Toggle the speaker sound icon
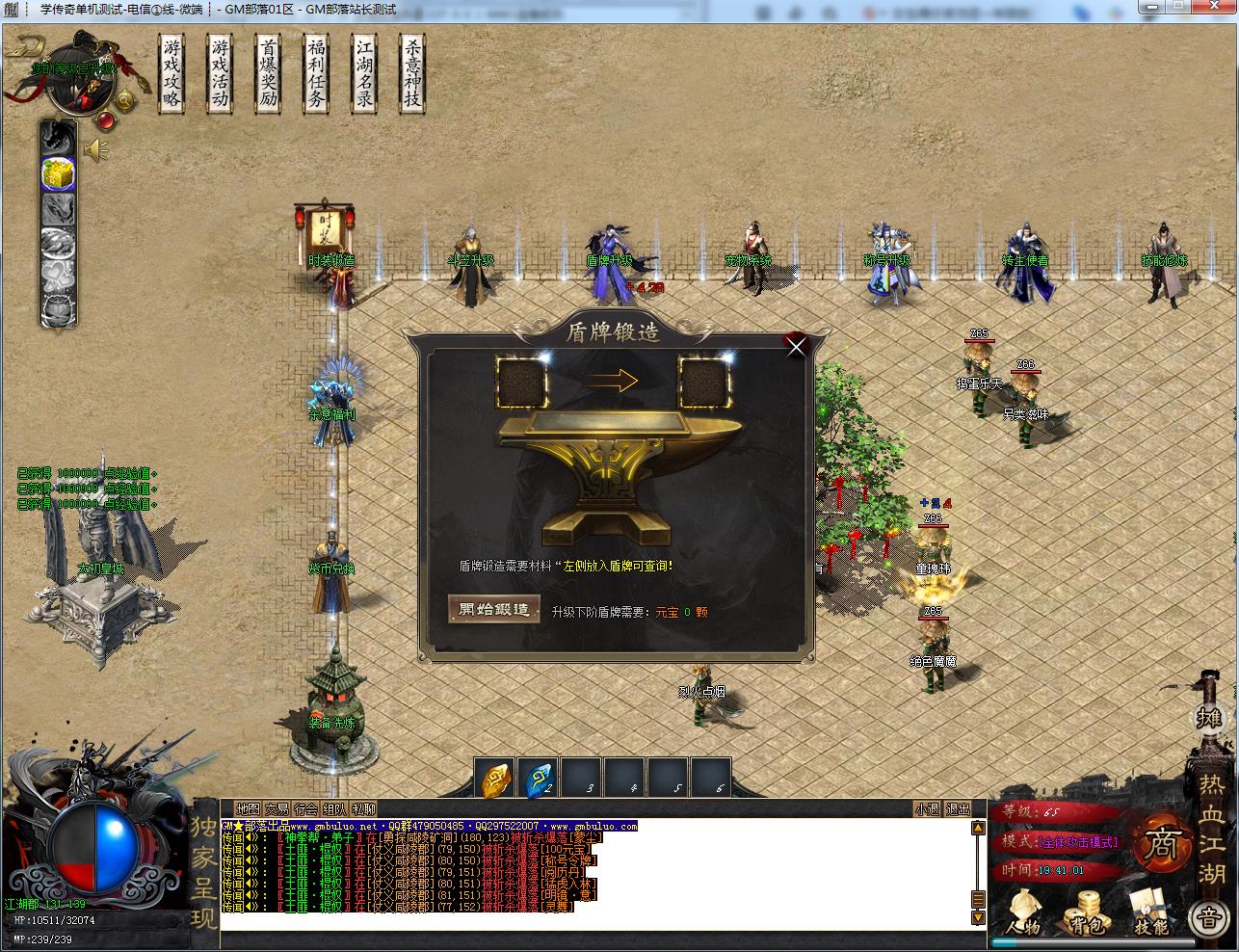Viewport: 1239px width, 952px height. pyautogui.click(x=95, y=149)
